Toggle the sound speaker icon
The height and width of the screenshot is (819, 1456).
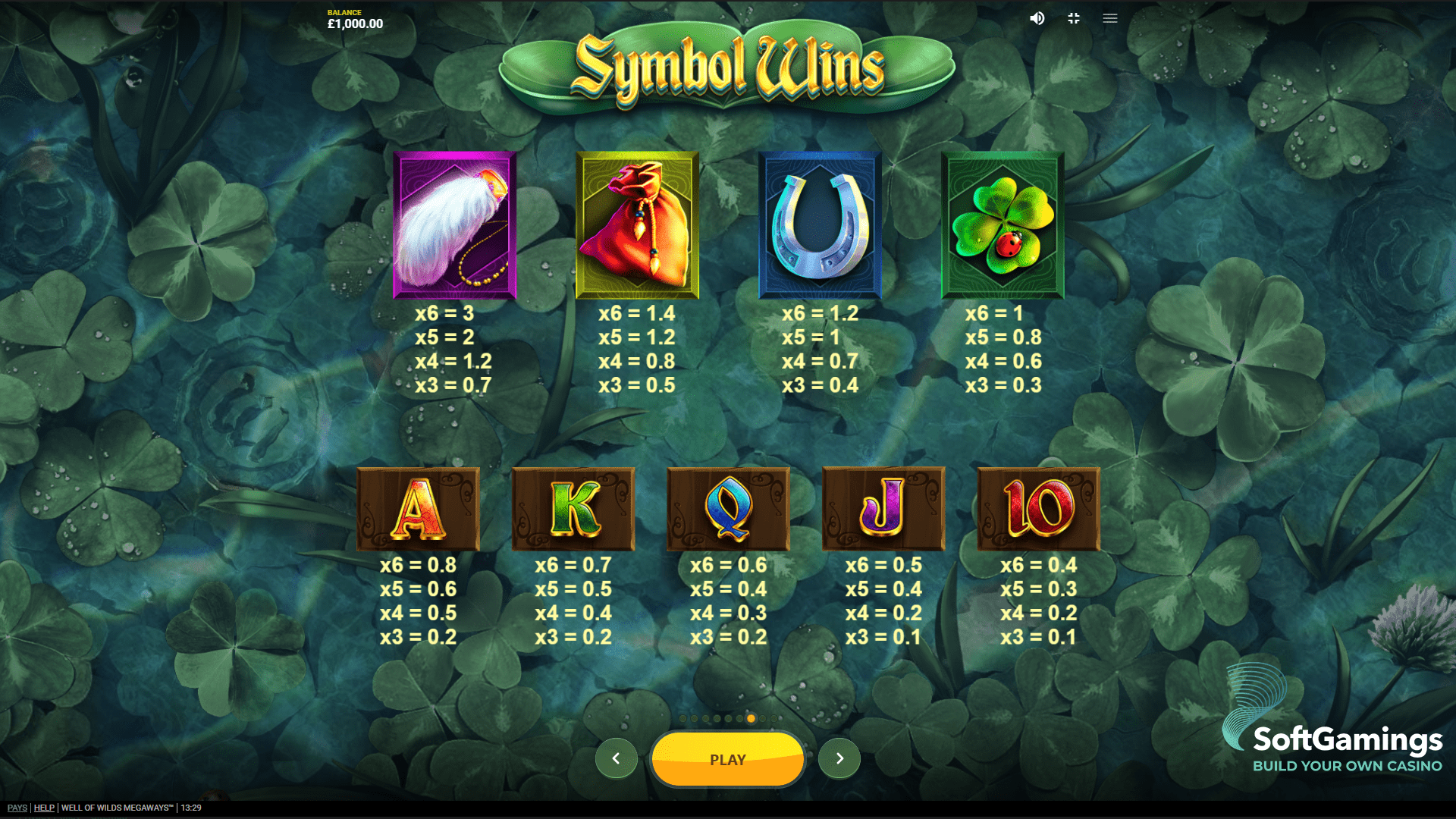(x=1037, y=18)
